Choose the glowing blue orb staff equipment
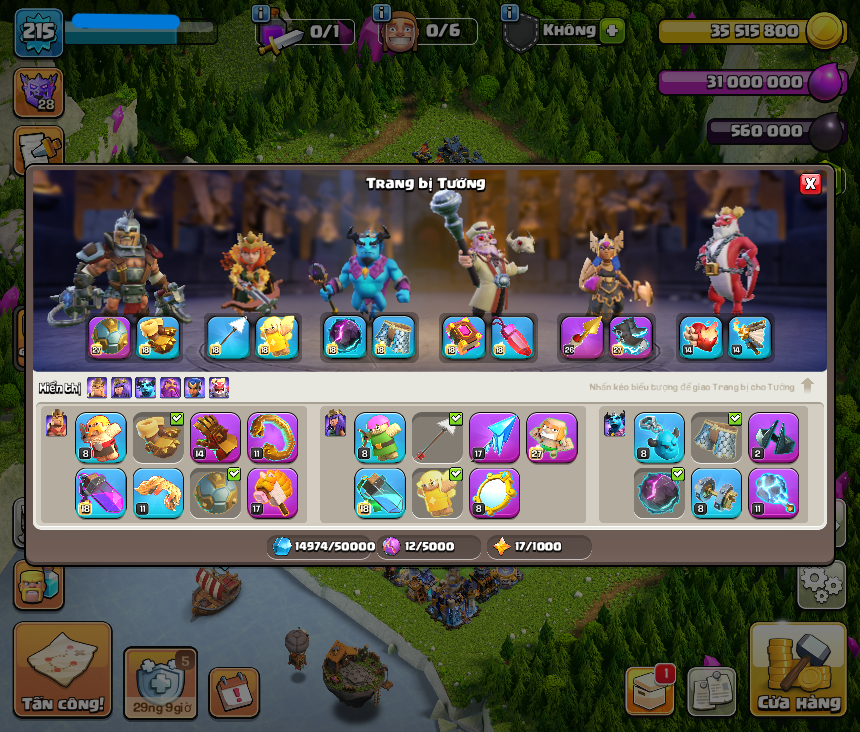The image size is (860, 732). 773,493
